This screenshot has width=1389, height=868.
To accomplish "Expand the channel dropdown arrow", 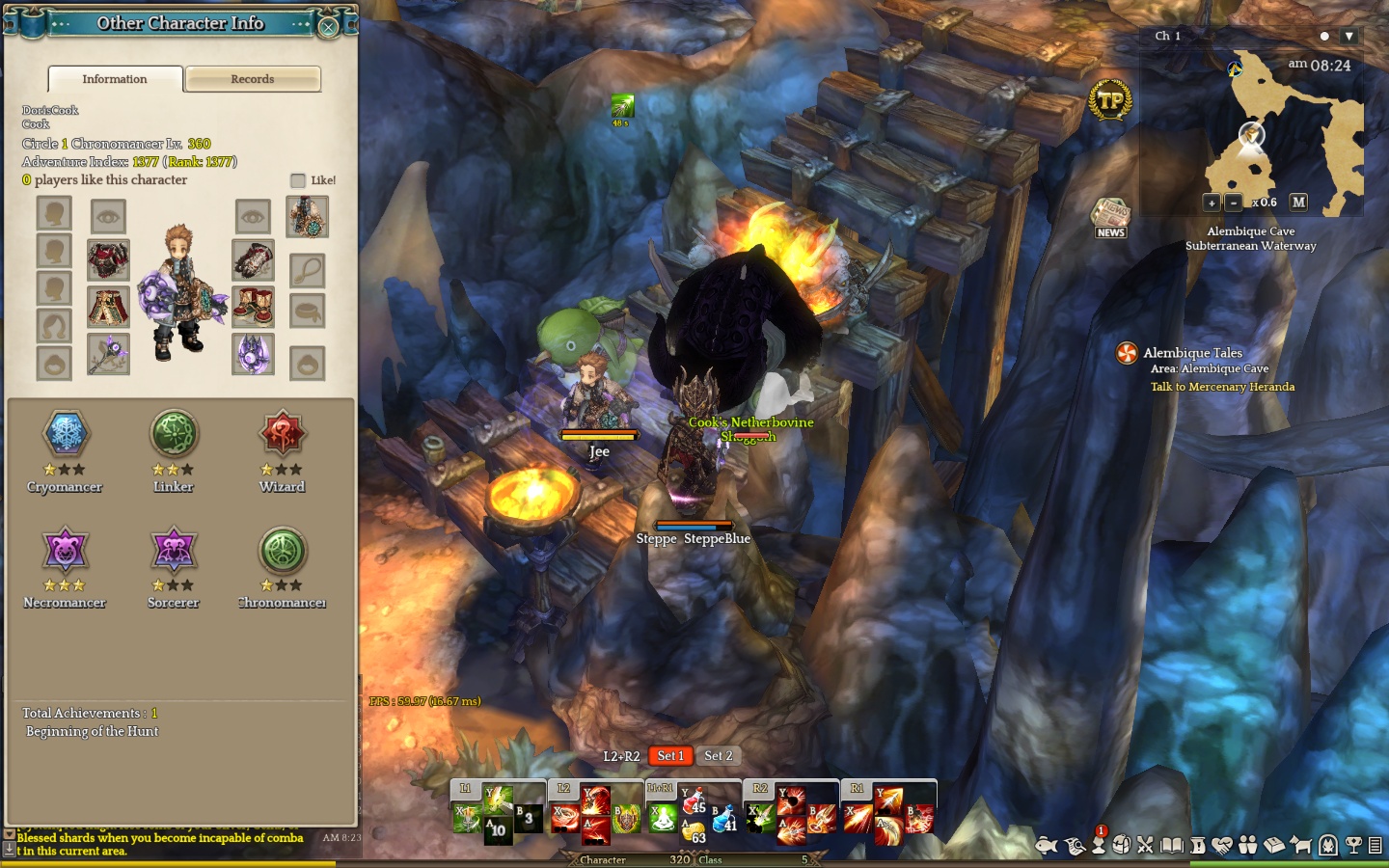I will tap(1349, 37).
